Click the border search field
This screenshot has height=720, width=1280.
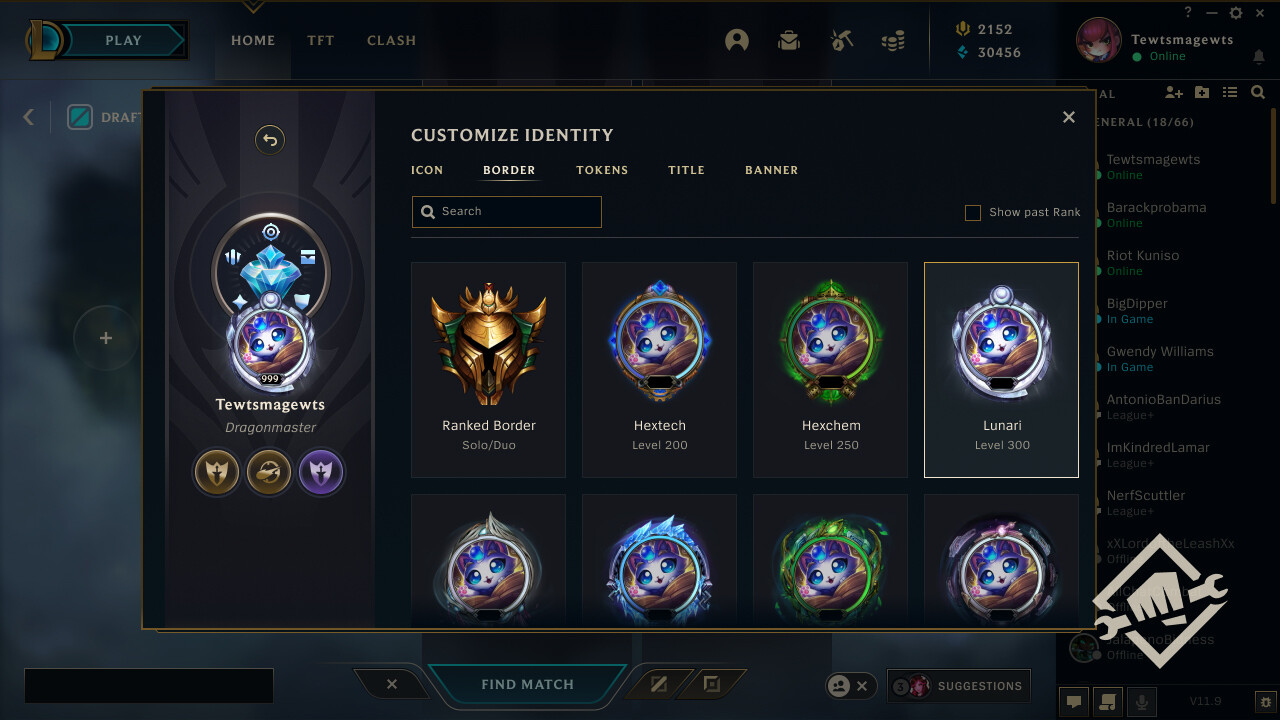[x=507, y=212]
